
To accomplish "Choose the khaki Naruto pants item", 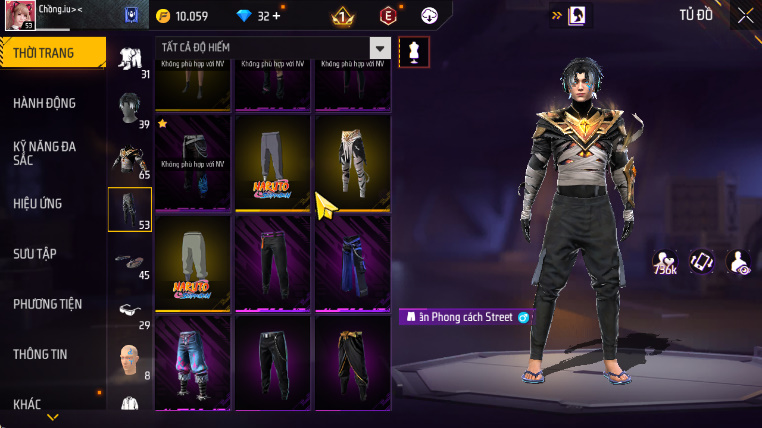I will [x=193, y=261].
